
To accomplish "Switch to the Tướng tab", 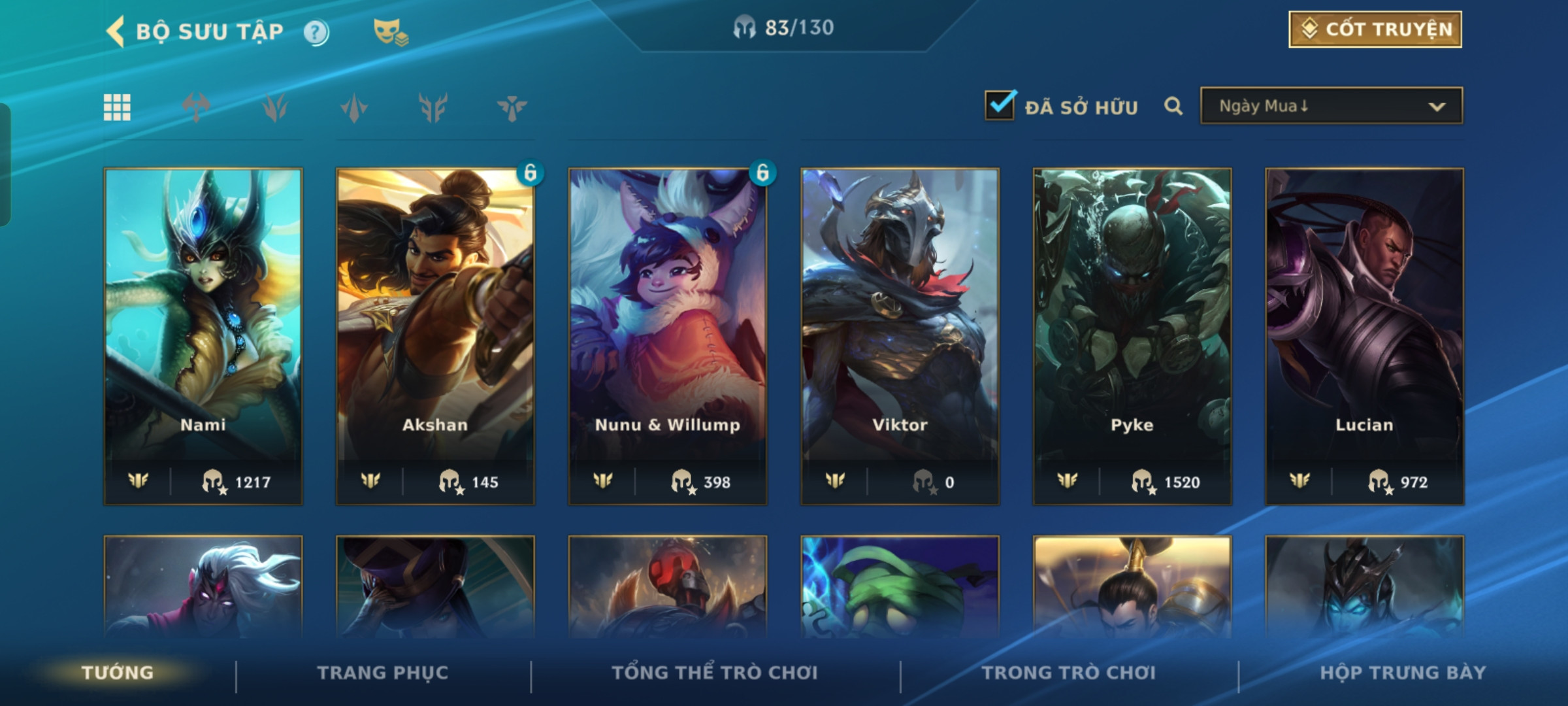I will click(x=118, y=673).
